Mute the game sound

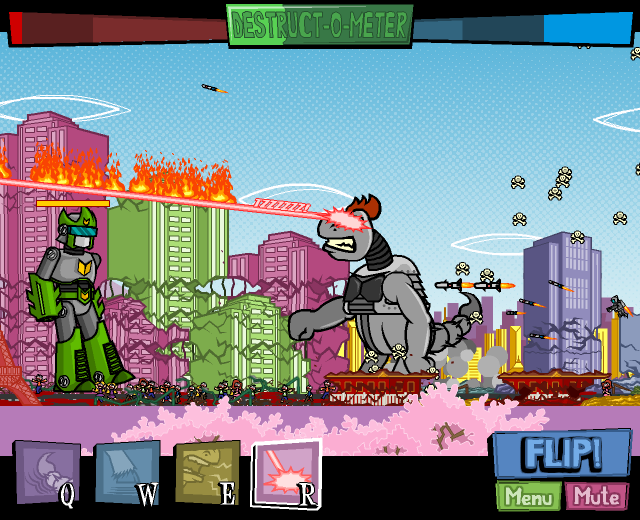coord(596,496)
